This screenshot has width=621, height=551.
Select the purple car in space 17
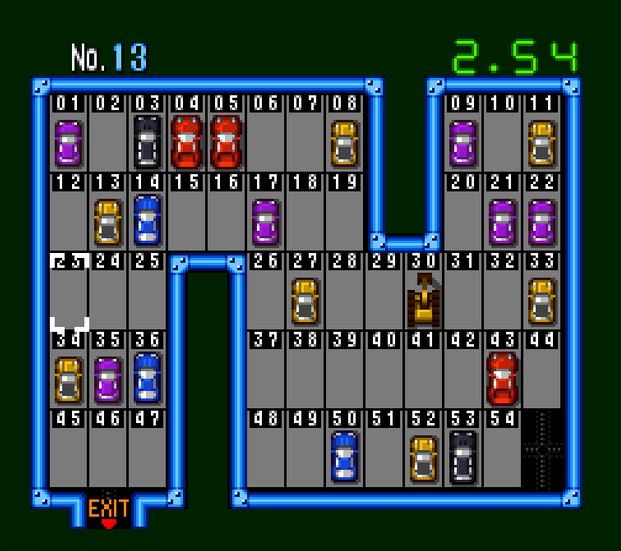(x=265, y=221)
